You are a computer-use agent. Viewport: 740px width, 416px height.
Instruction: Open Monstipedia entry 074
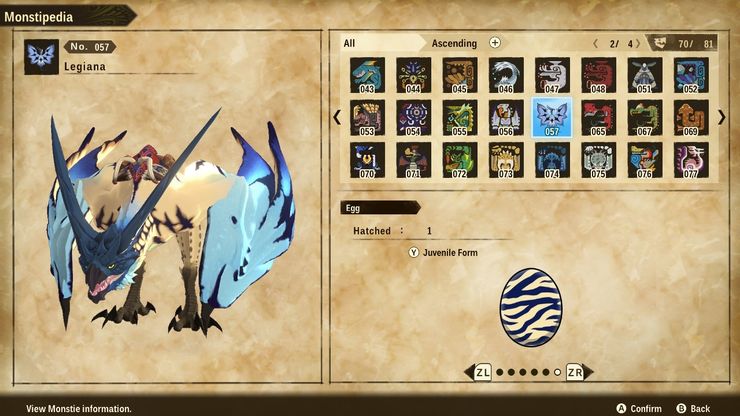pos(552,160)
